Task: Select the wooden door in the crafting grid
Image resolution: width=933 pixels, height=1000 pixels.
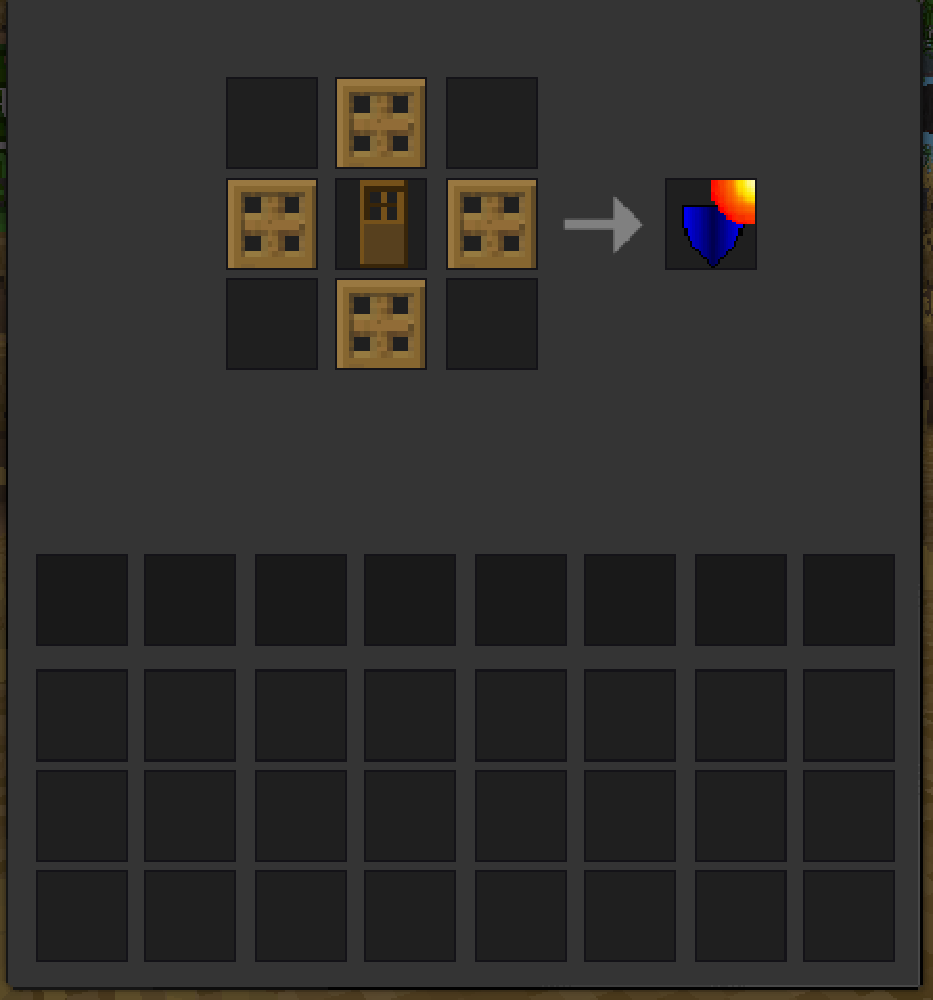Action: coord(382,224)
